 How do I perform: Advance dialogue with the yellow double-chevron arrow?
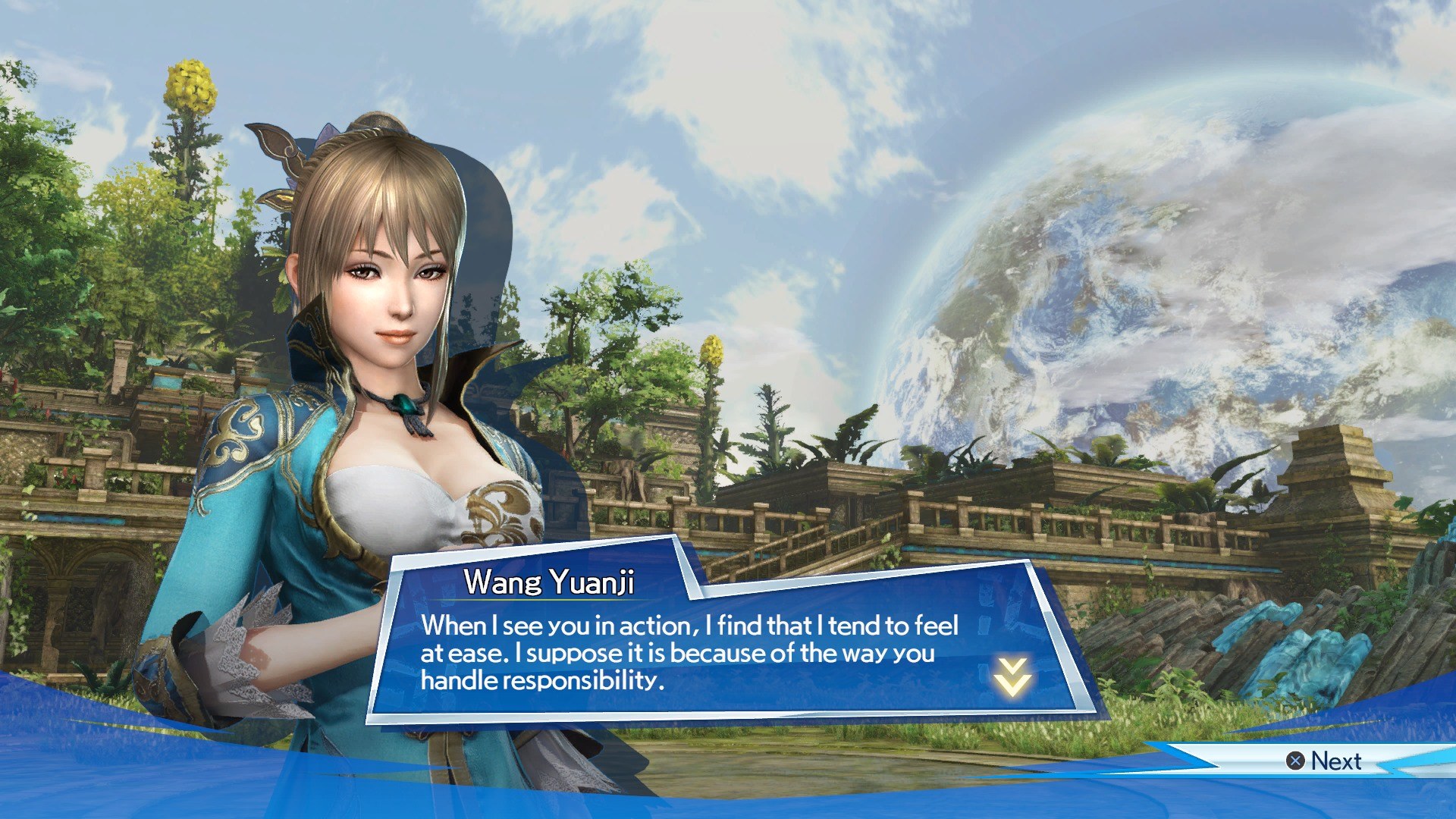[x=1012, y=676]
